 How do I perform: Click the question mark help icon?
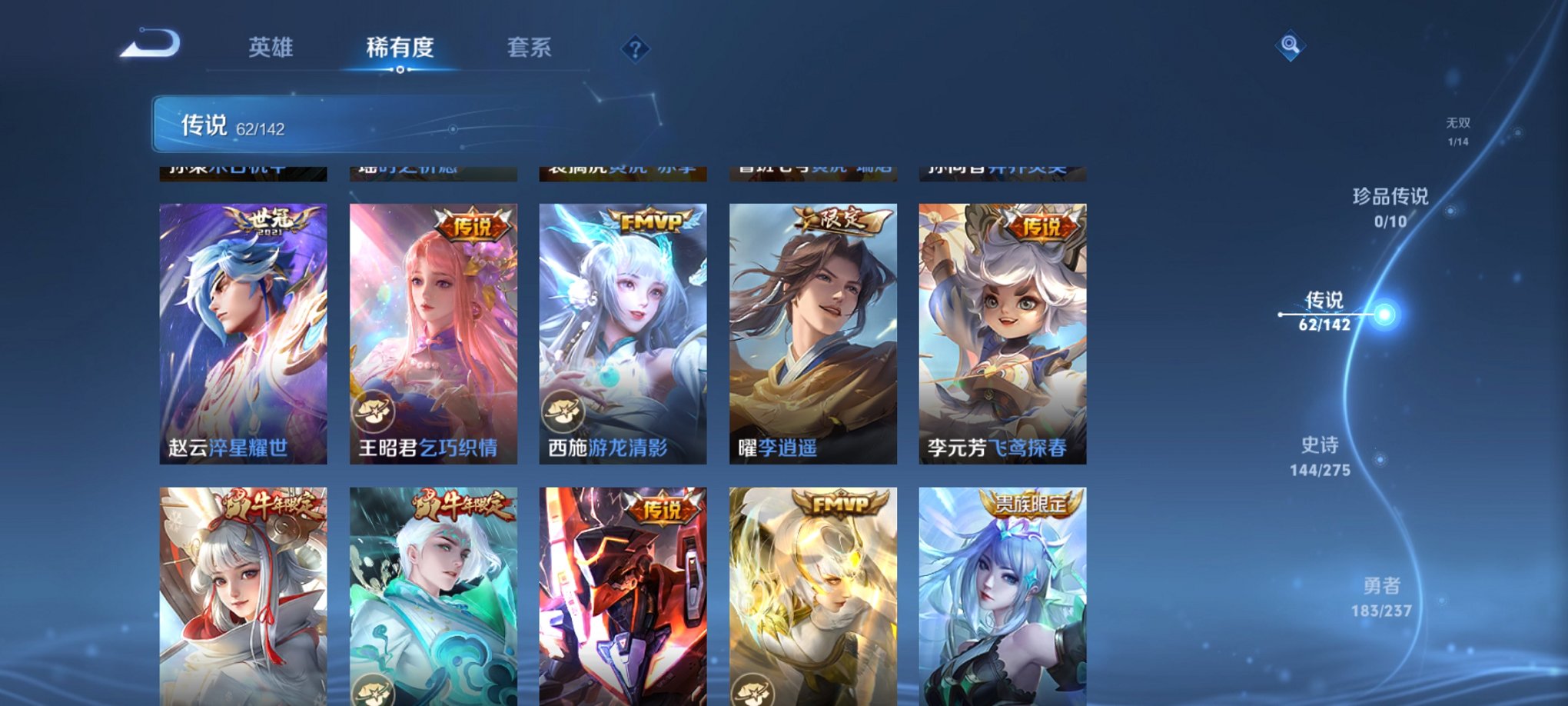click(634, 50)
